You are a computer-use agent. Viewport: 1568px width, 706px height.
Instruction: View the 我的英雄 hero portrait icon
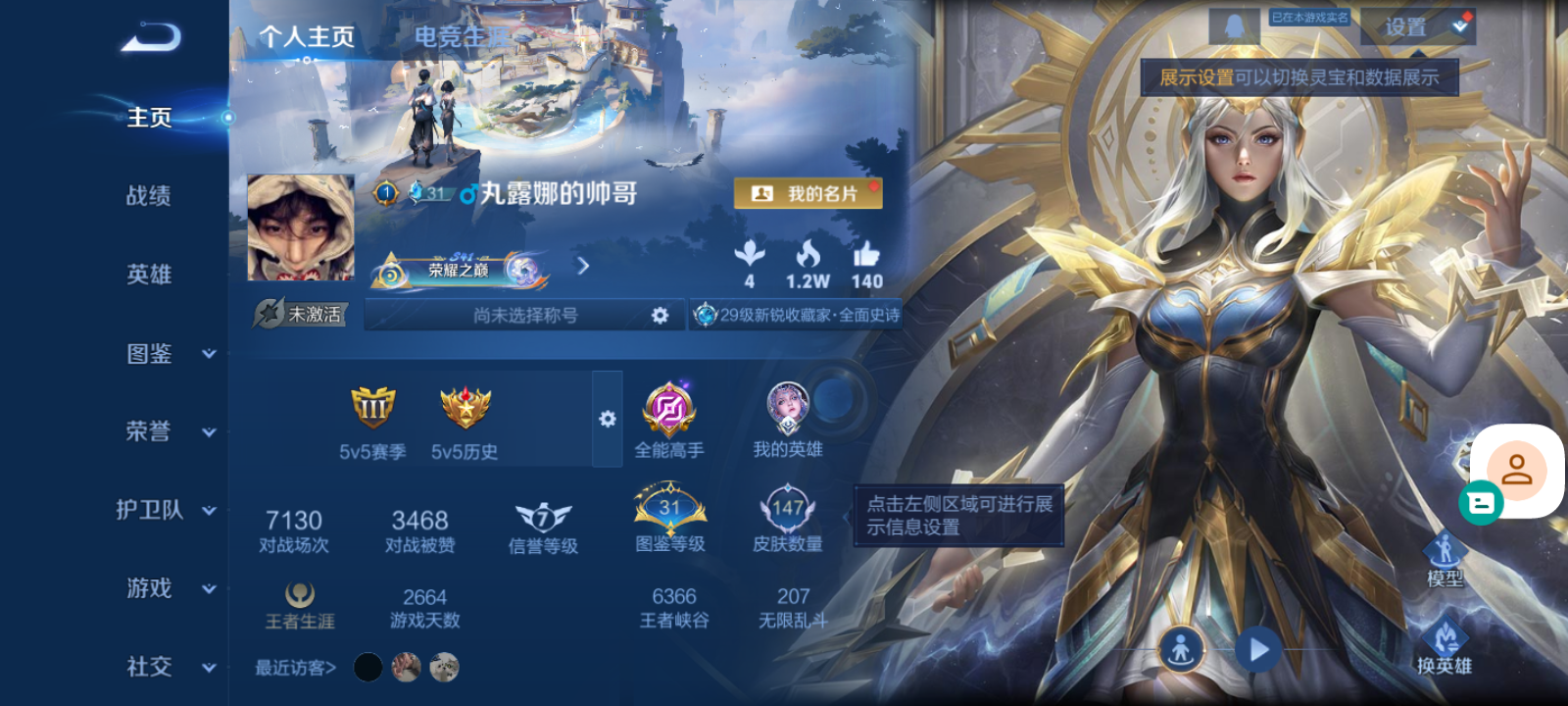click(790, 410)
